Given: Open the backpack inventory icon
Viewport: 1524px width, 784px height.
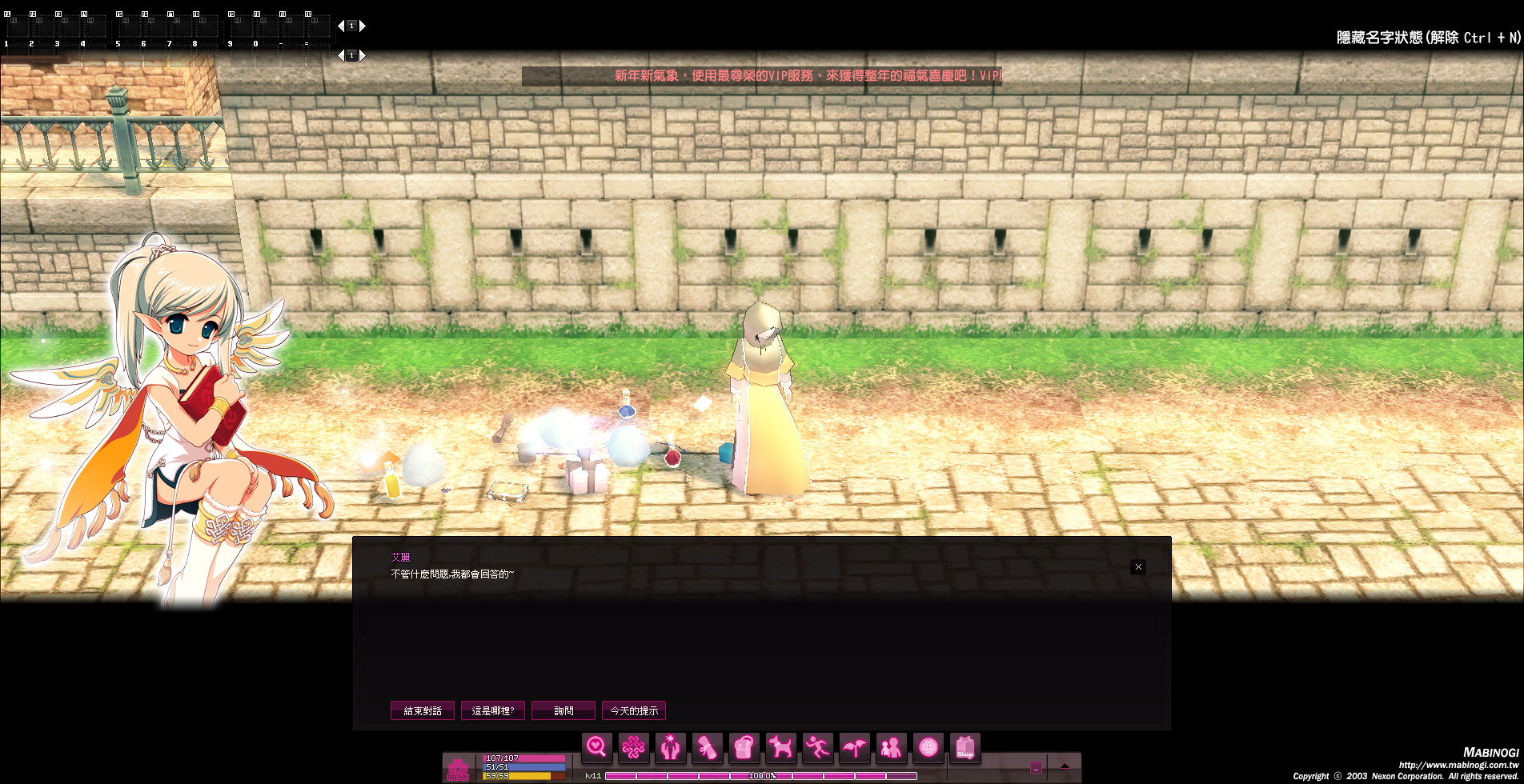Looking at the screenshot, I should coord(744,748).
